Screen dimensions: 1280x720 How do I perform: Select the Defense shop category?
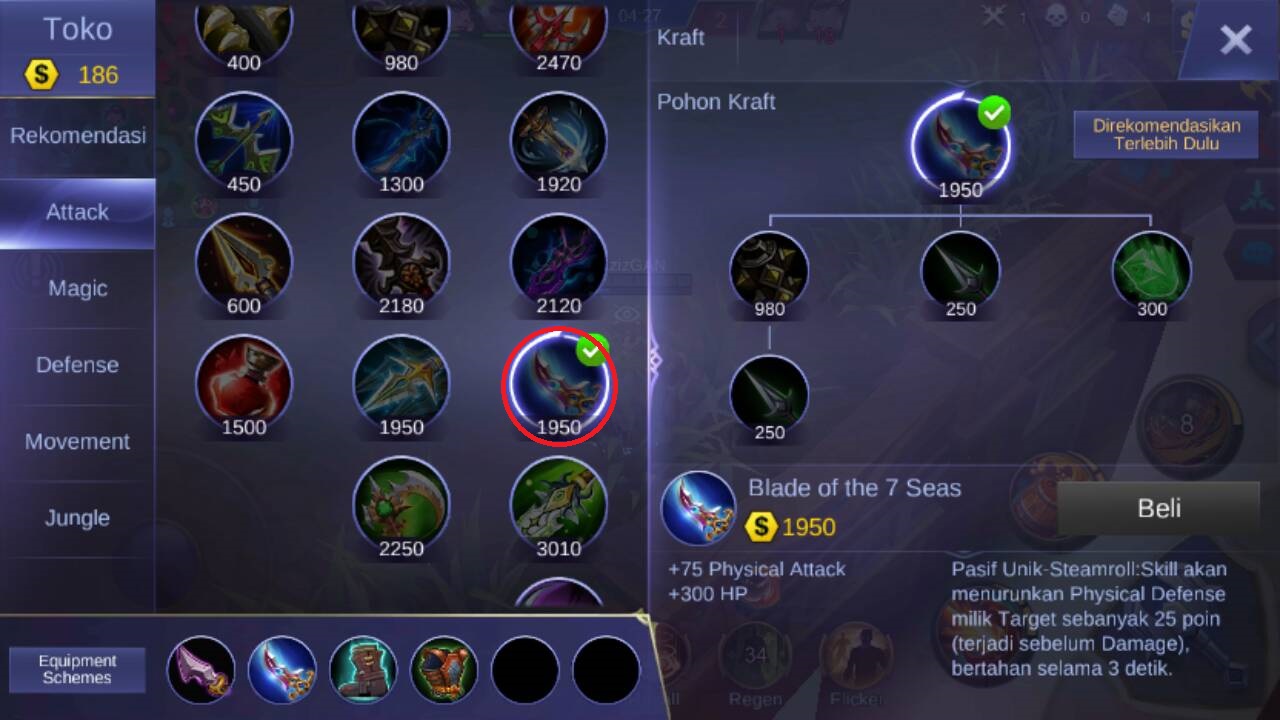tap(77, 365)
